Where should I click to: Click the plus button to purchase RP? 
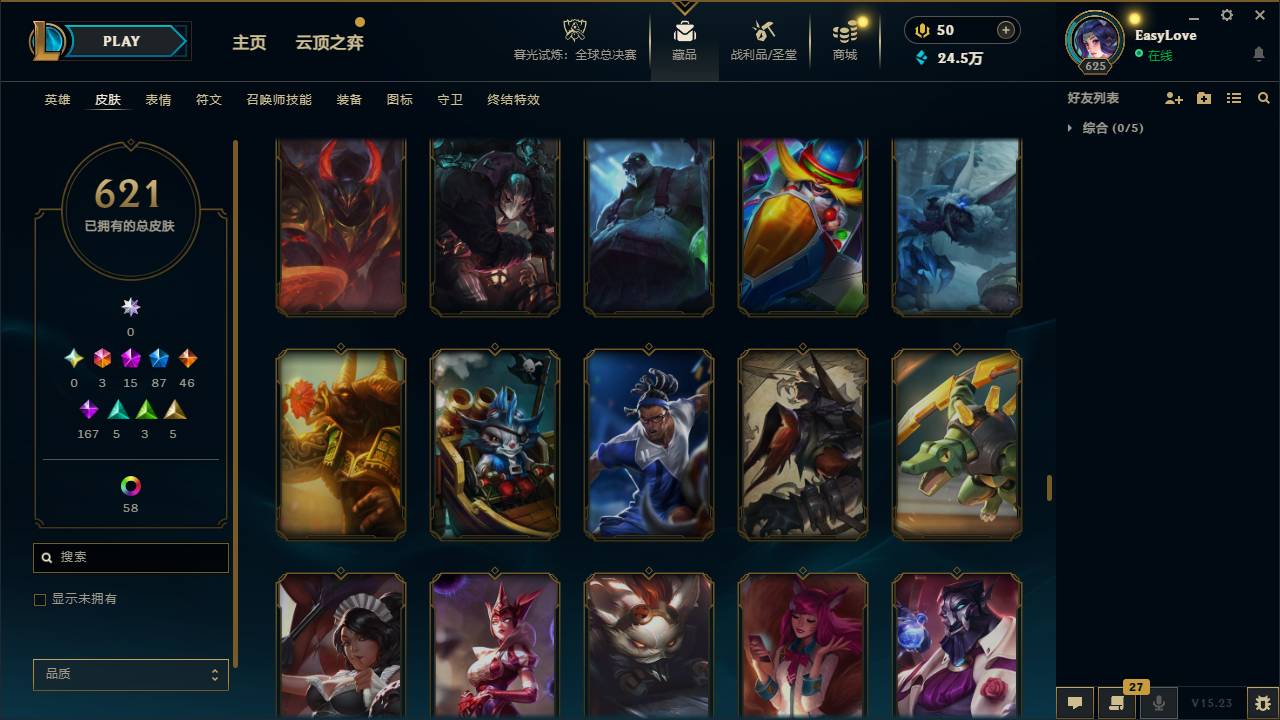pos(1003,30)
